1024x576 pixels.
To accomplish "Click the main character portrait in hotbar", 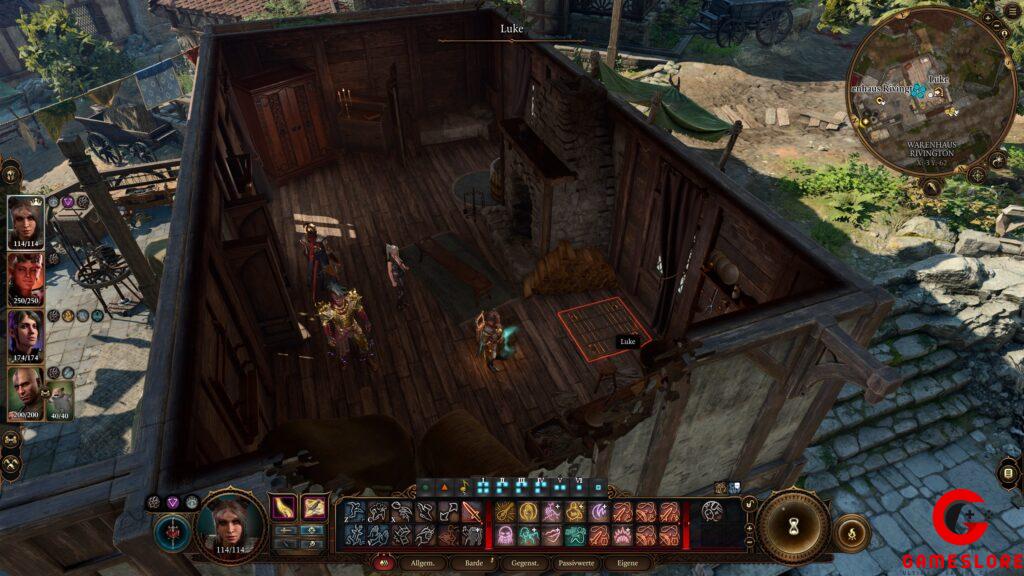I will tap(229, 524).
